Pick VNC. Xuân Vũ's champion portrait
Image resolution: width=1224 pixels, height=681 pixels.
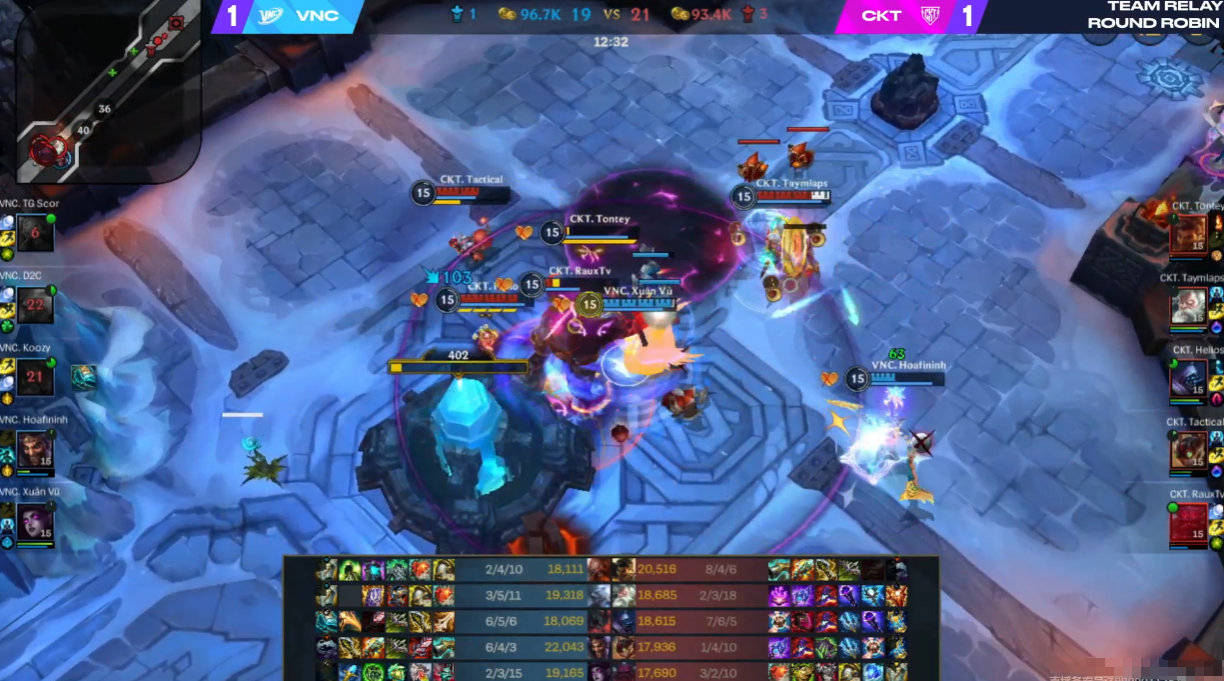[x=34, y=521]
